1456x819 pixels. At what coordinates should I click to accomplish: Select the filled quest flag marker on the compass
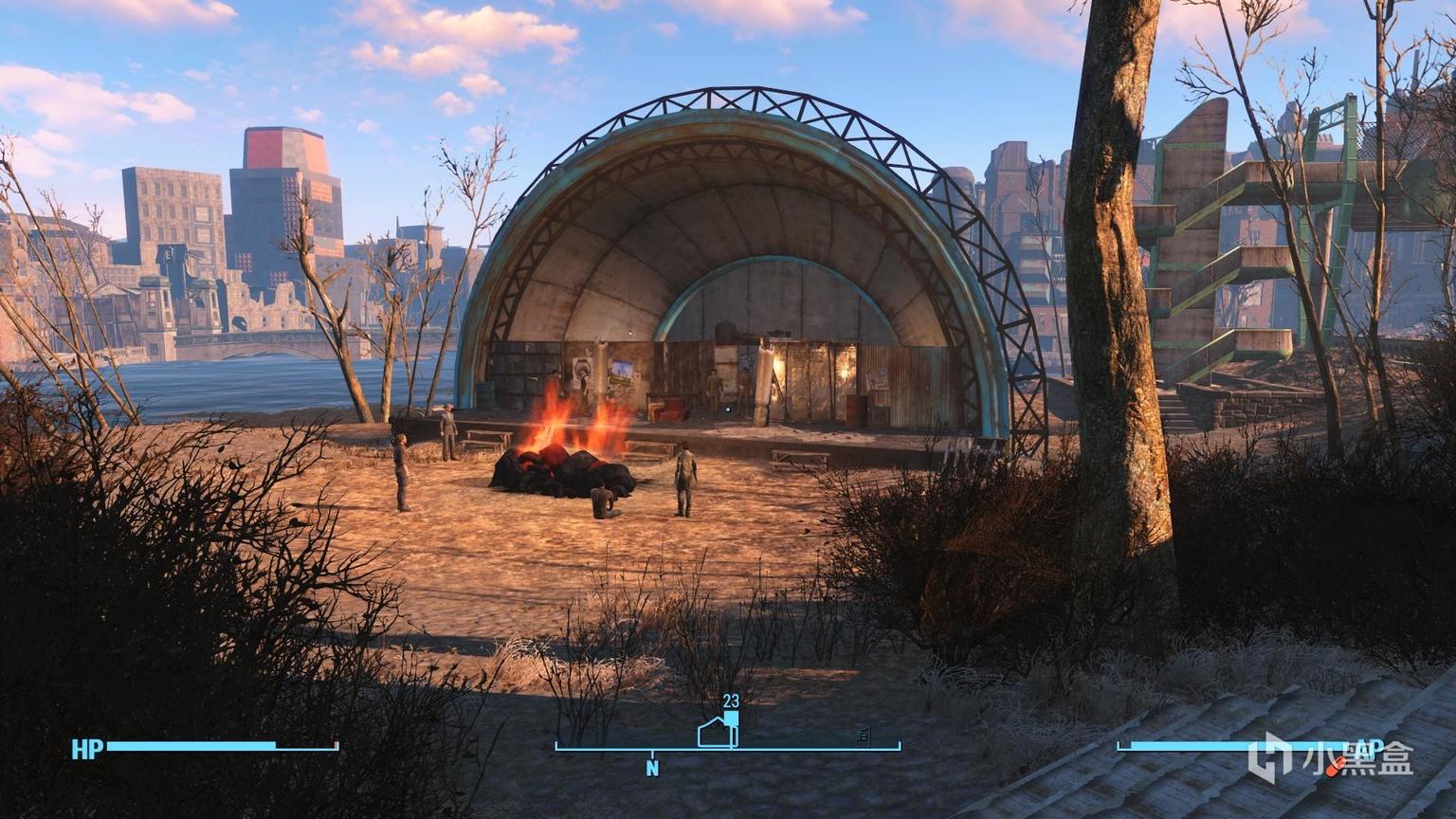click(731, 719)
